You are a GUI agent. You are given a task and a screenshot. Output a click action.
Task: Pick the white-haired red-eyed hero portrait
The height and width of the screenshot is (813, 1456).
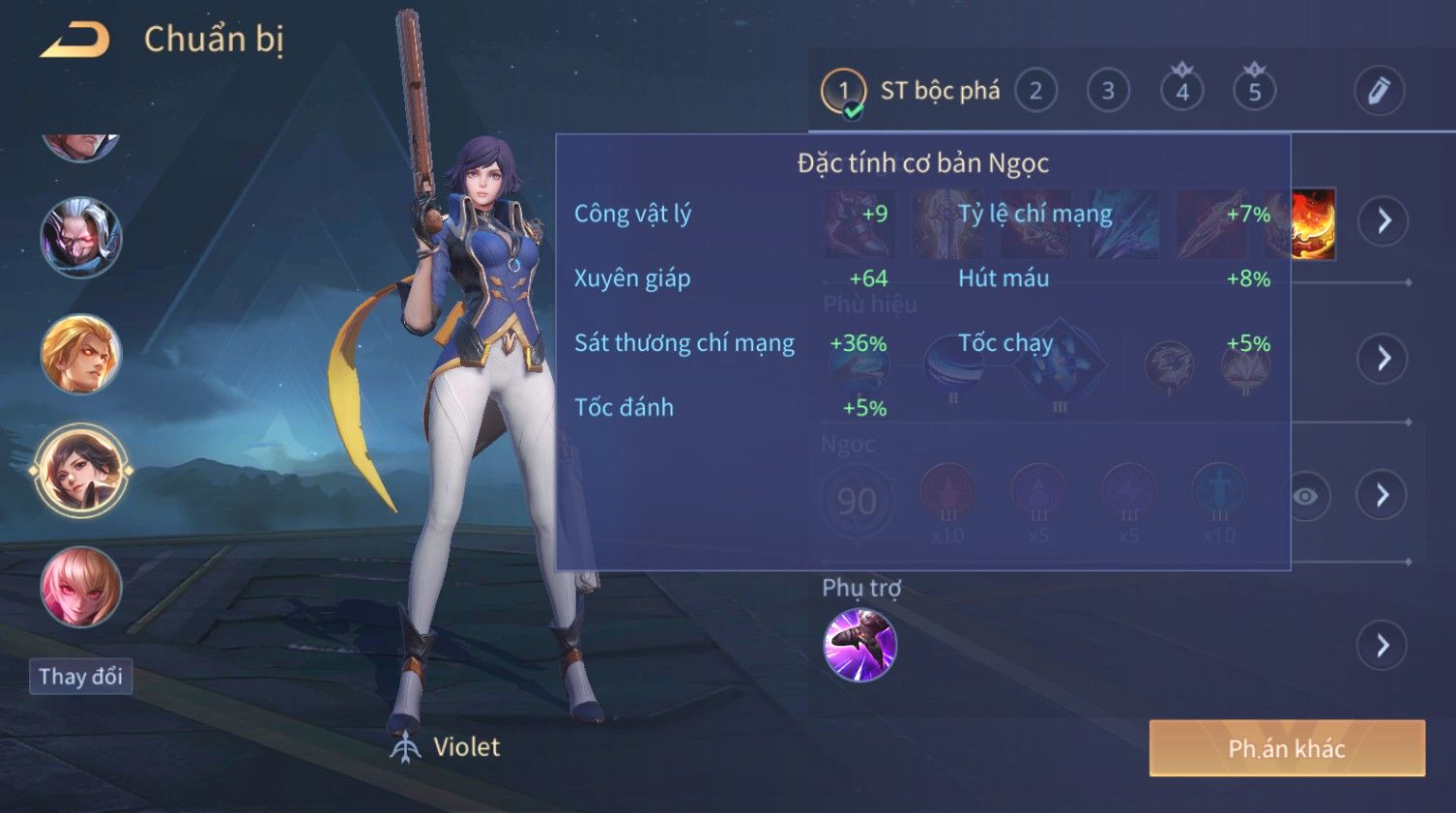click(x=81, y=238)
